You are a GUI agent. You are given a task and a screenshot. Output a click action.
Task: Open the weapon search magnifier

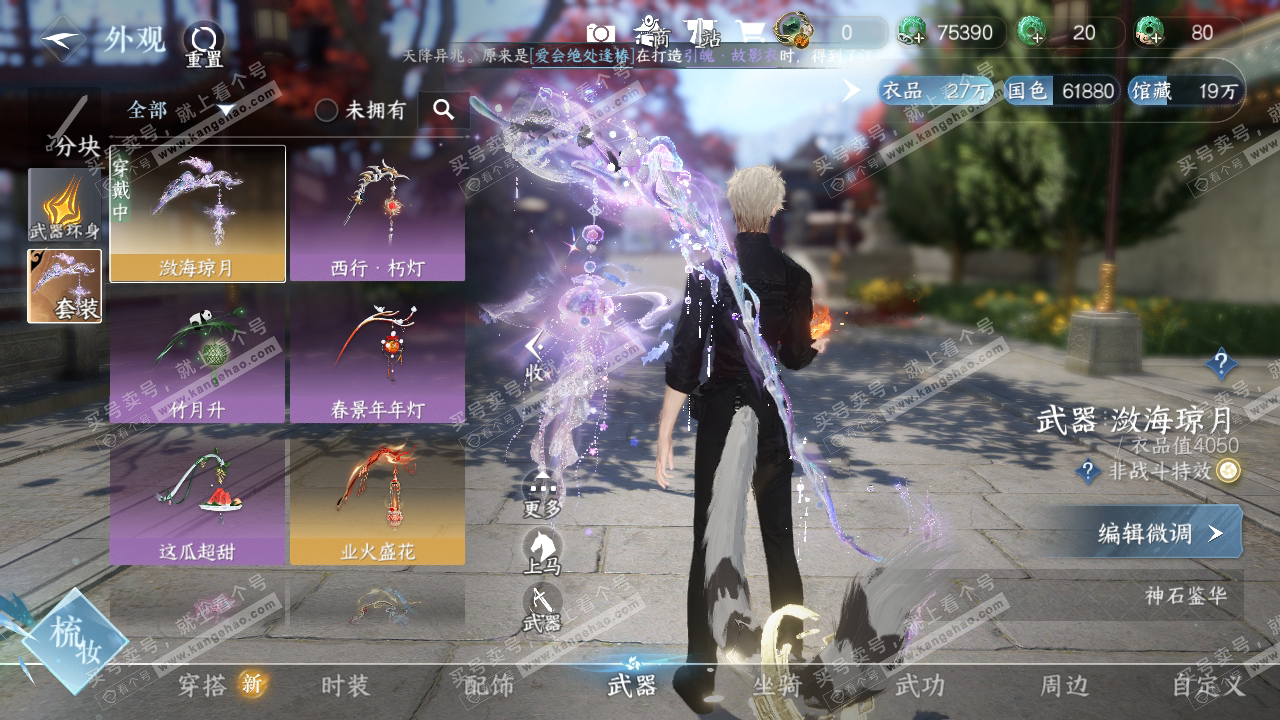click(x=444, y=110)
